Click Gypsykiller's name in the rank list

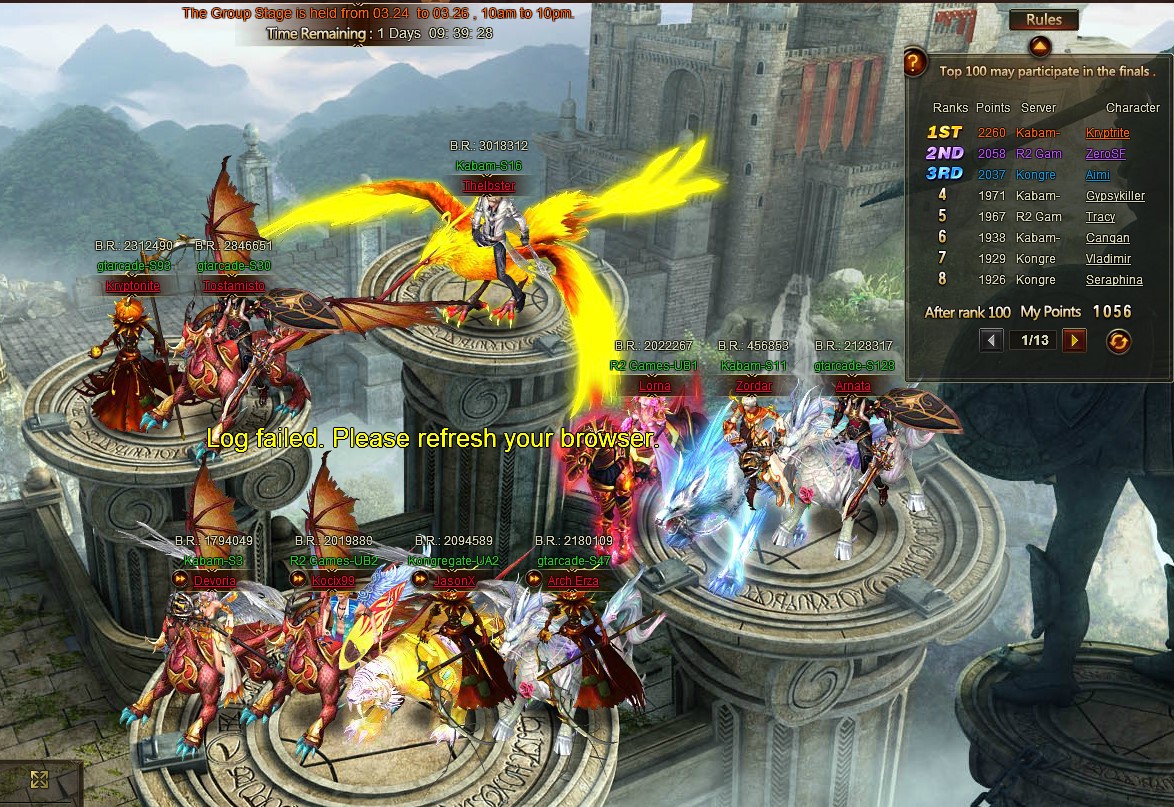[x=1115, y=196]
